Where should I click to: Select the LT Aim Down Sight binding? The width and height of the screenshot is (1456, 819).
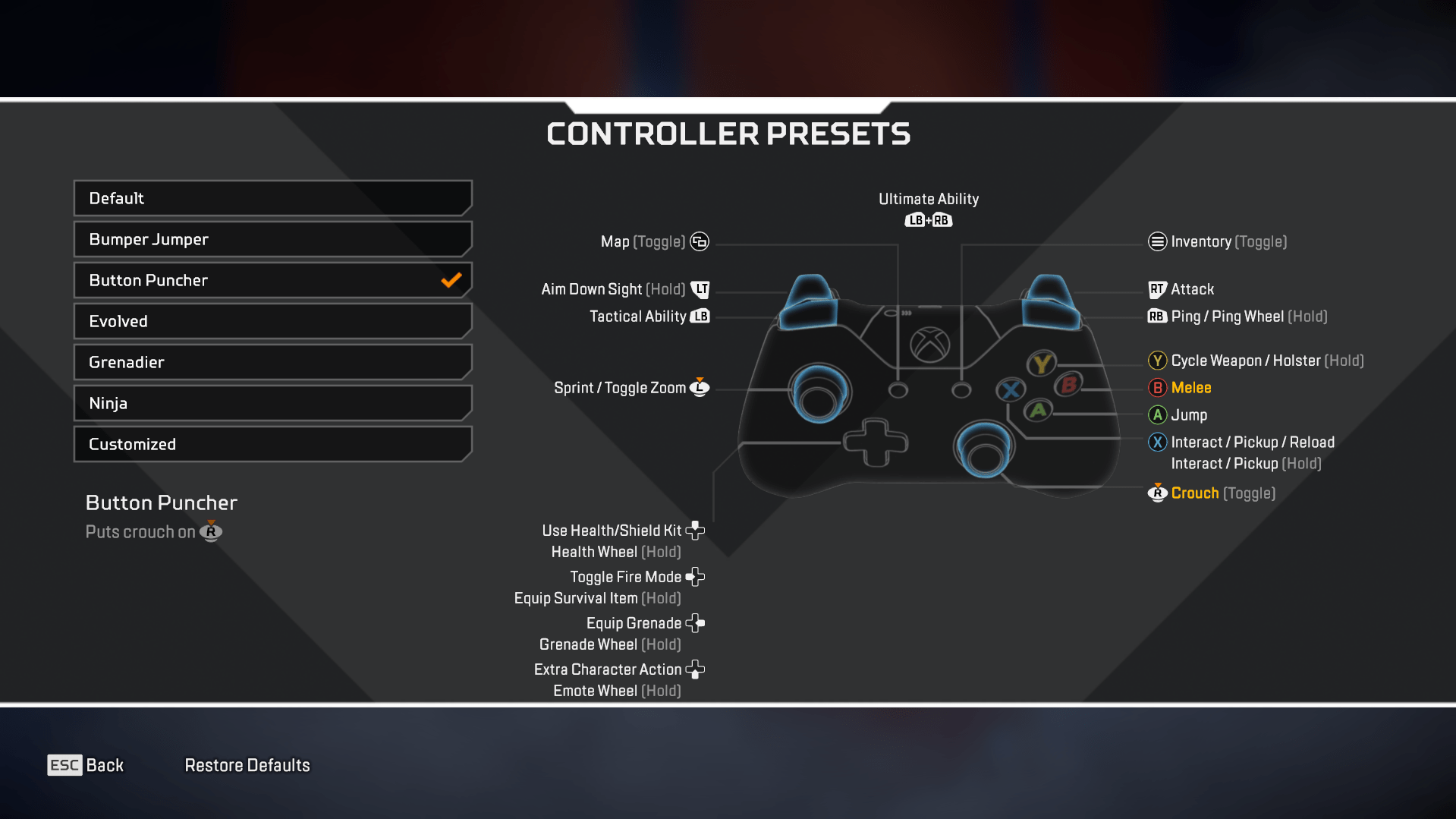pyautogui.click(x=700, y=289)
